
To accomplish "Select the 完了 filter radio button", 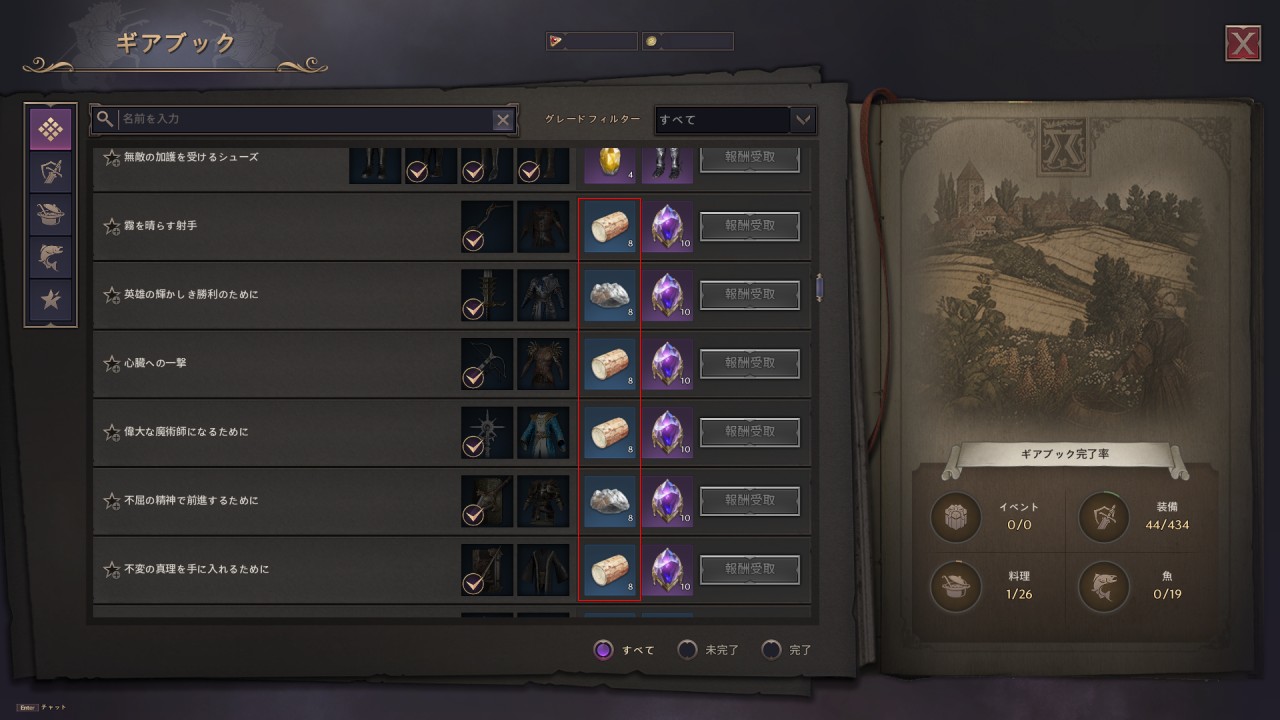I will coord(771,650).
